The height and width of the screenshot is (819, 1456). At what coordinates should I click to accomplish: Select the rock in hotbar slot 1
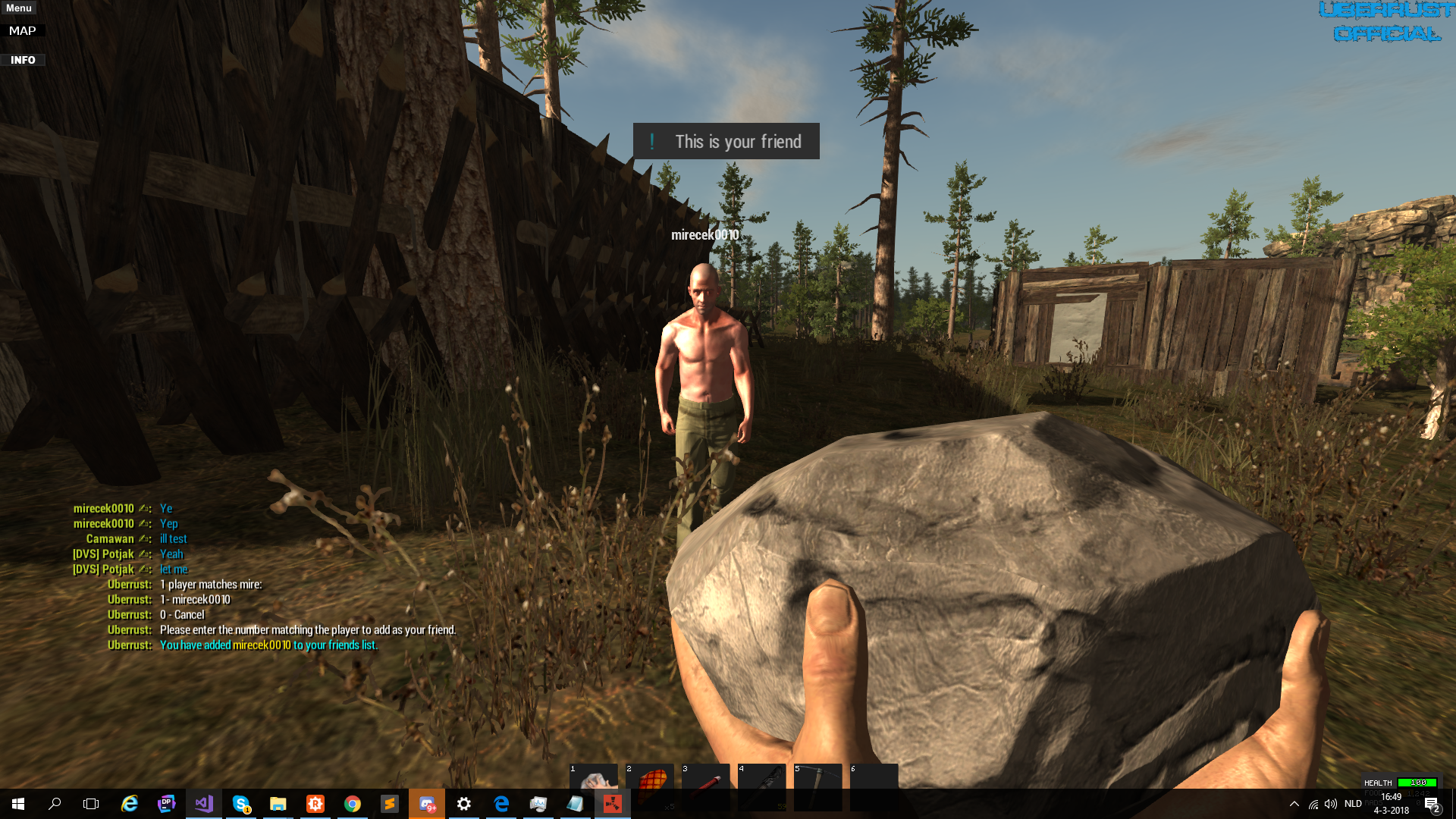pyautogui.click(x=594, y=780)
